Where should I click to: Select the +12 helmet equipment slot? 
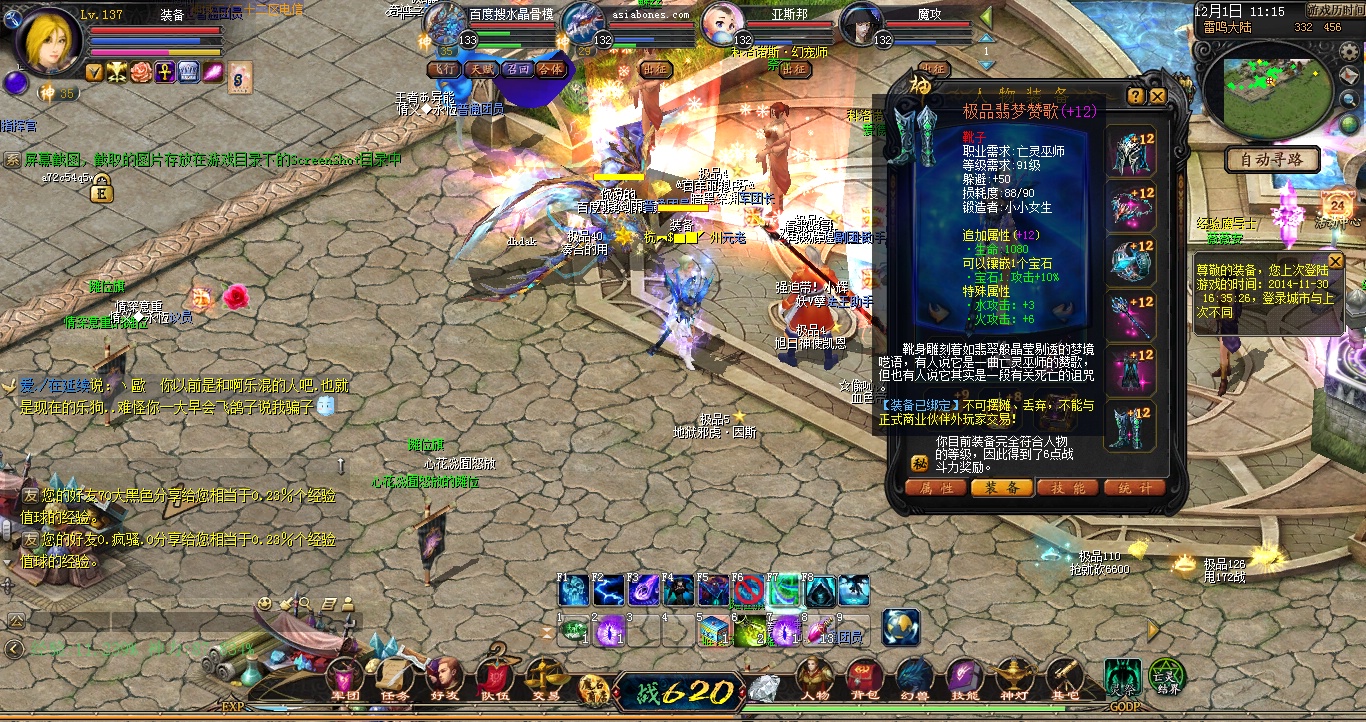coord(1132,153)
